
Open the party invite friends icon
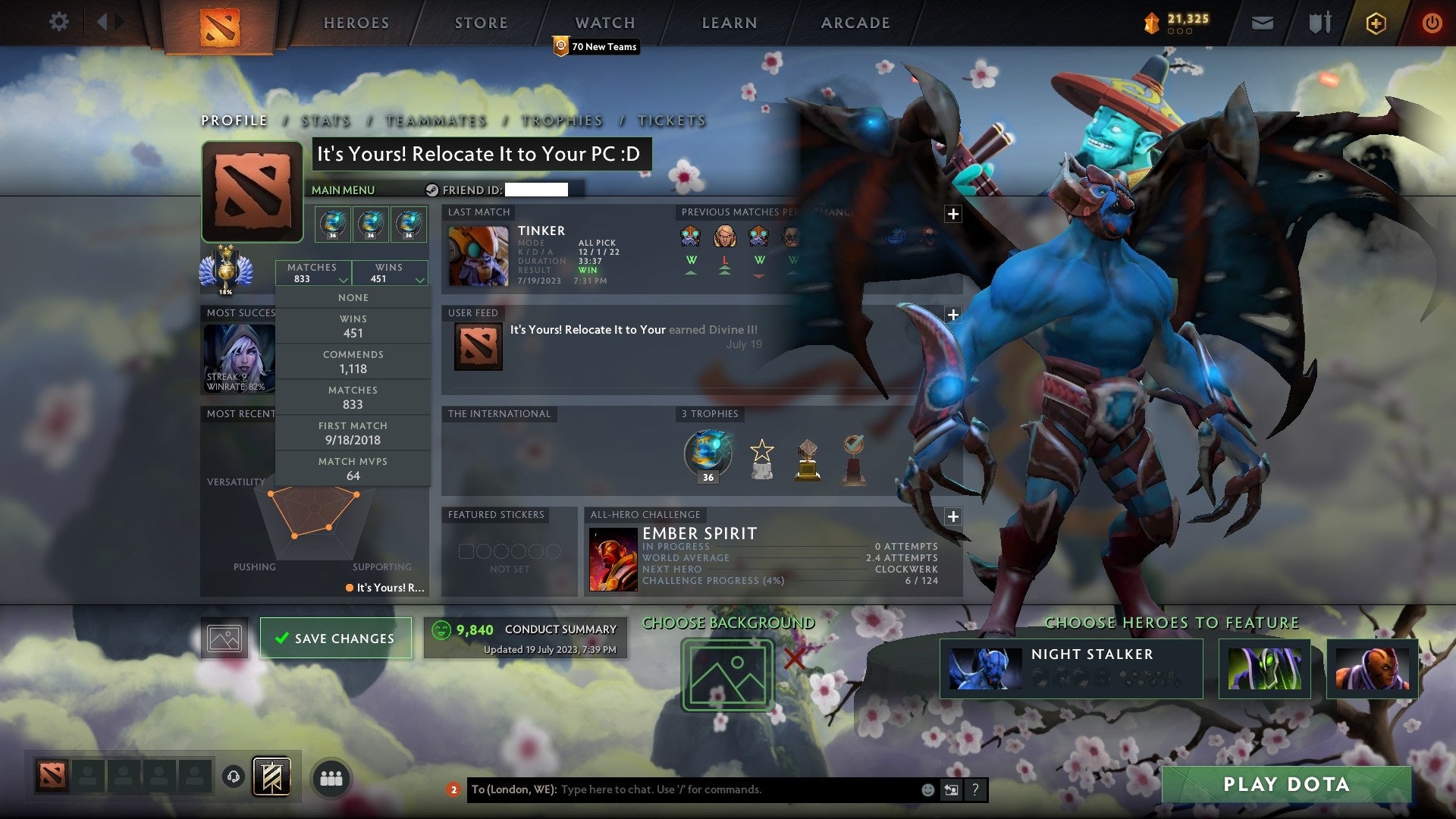click(330, 777)
